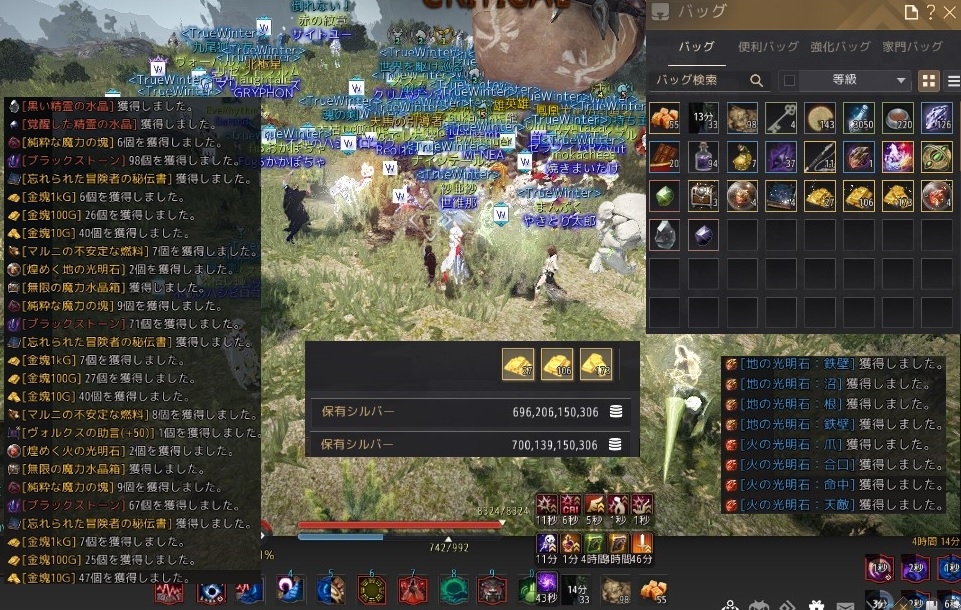This screenshot has height=610, width=961.
Task: Select the gold ingot stack of 106
Action: 859,194
